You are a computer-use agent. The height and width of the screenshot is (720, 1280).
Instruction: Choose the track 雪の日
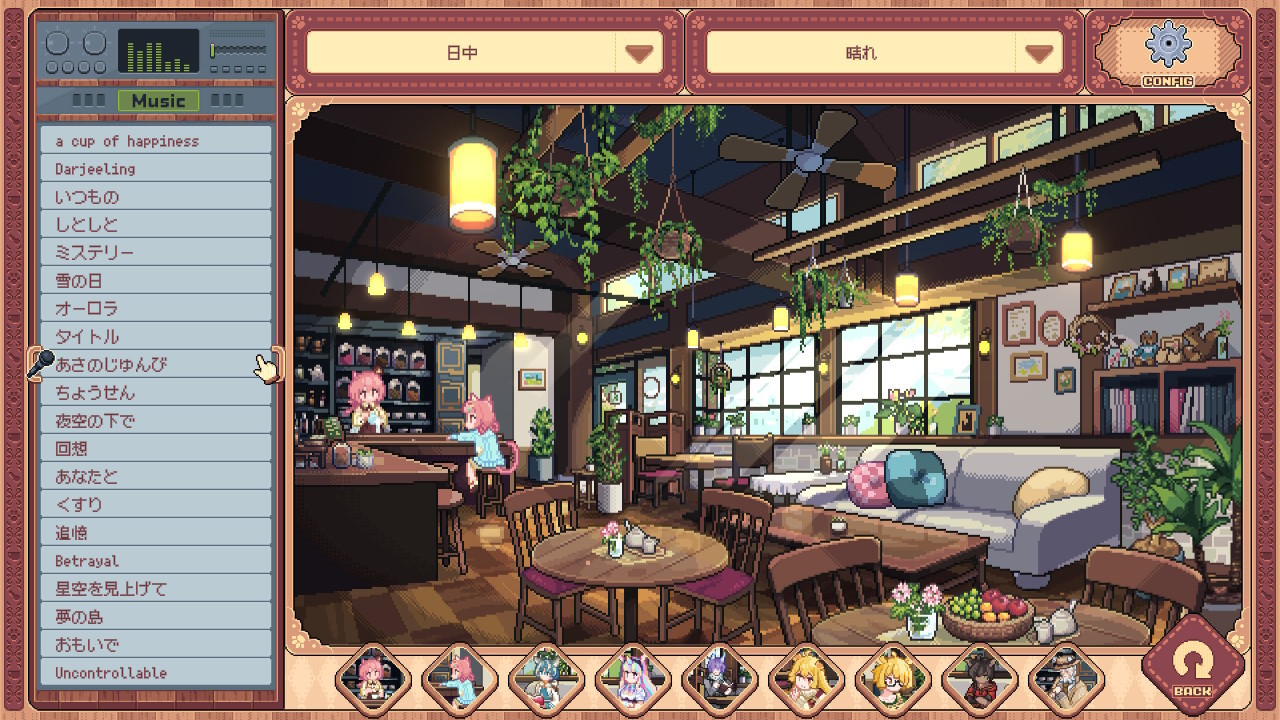pos(156,281)
